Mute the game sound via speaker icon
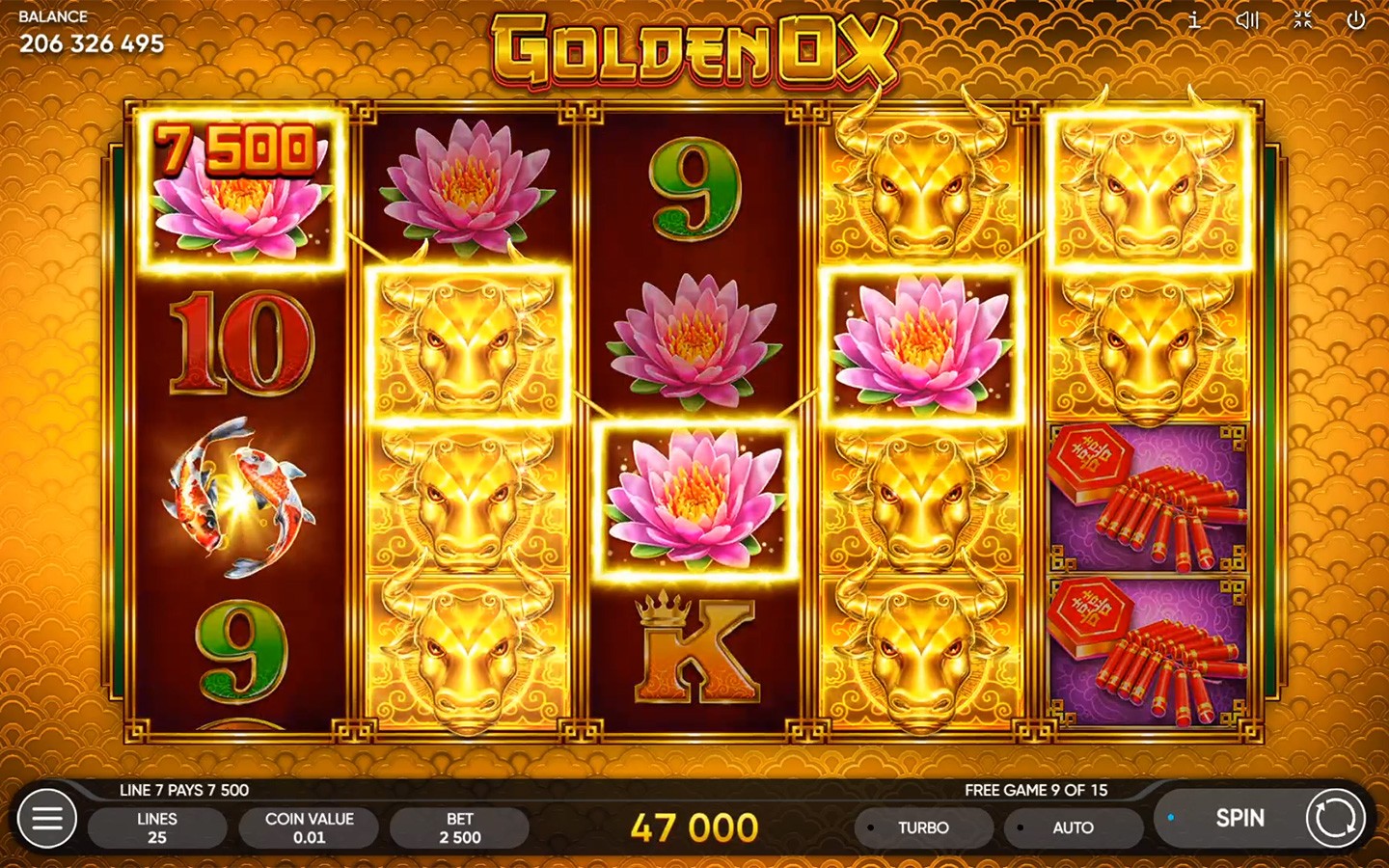The image size is (1389, 868). pos(1249,19)
